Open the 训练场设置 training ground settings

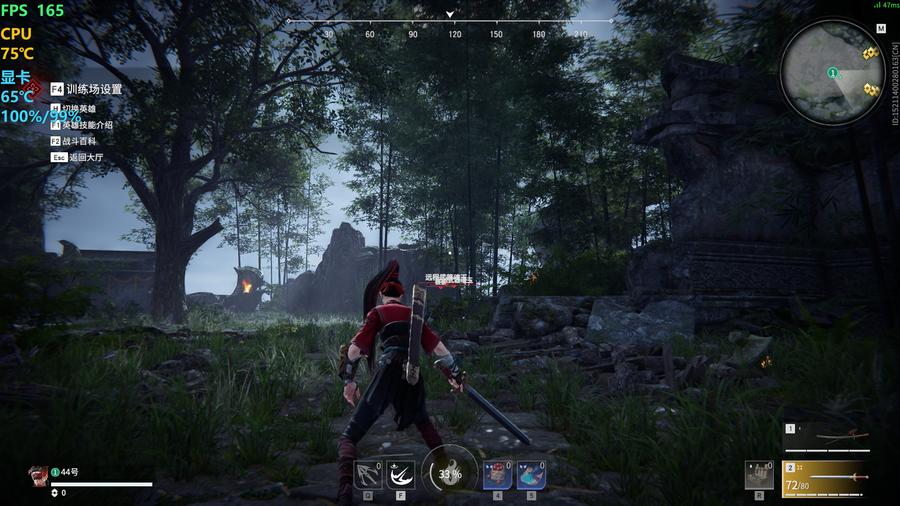click(93, 89)
